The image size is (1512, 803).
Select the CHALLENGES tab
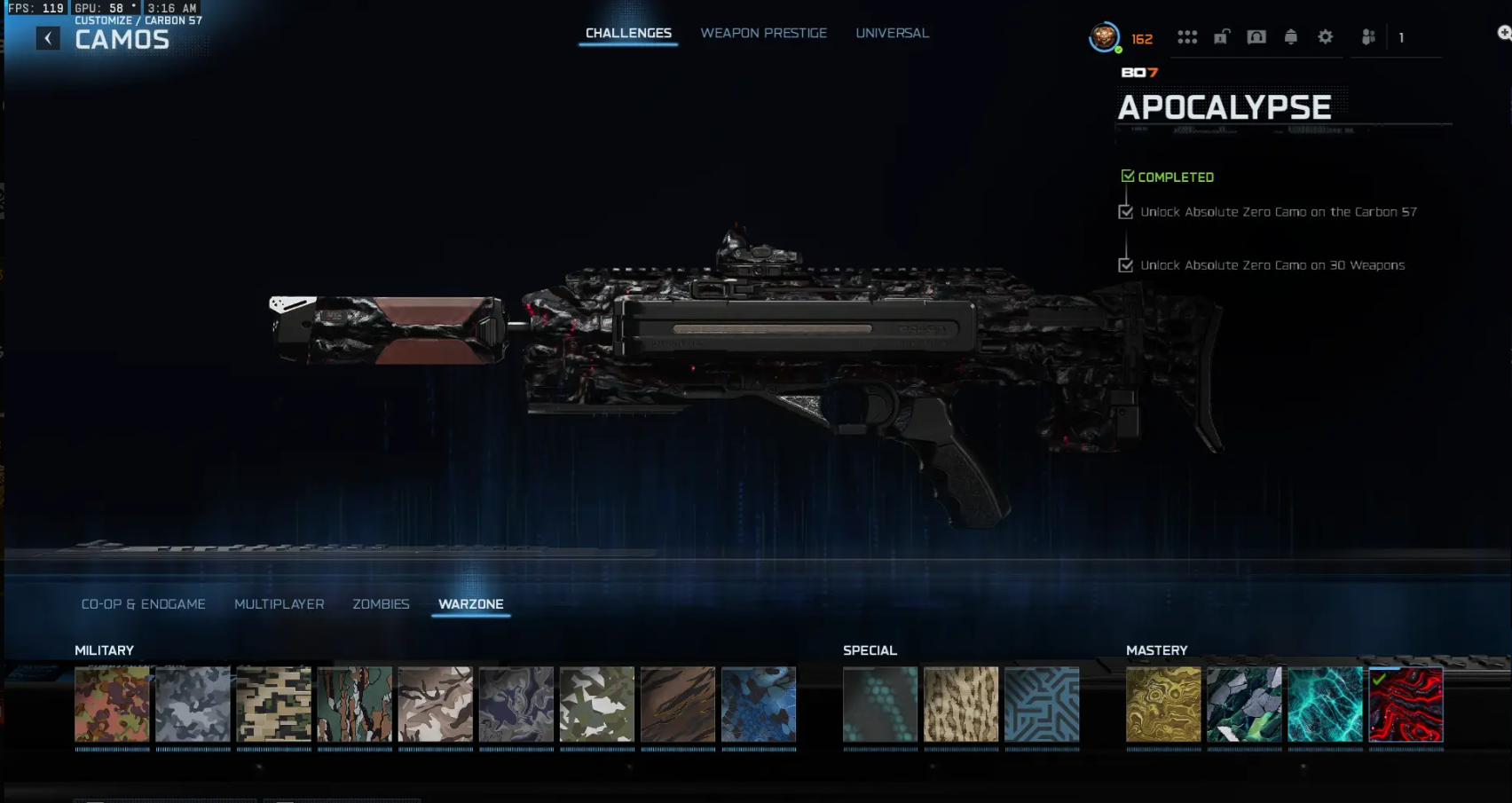point(627,33)
